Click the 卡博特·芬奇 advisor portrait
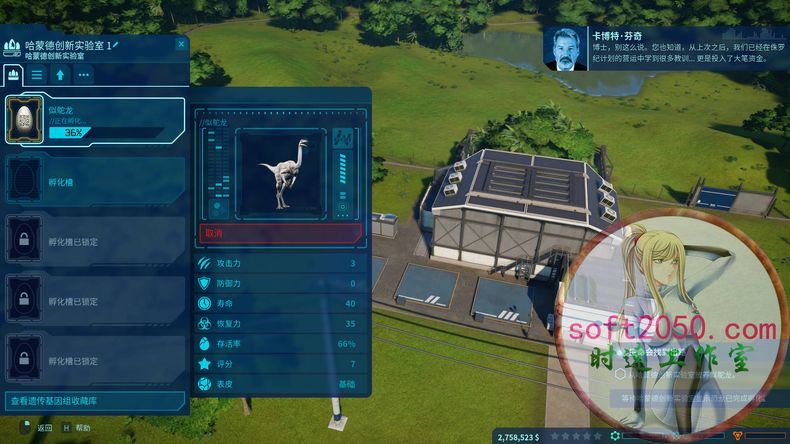790x444 pixels. [x=566, y=49]
